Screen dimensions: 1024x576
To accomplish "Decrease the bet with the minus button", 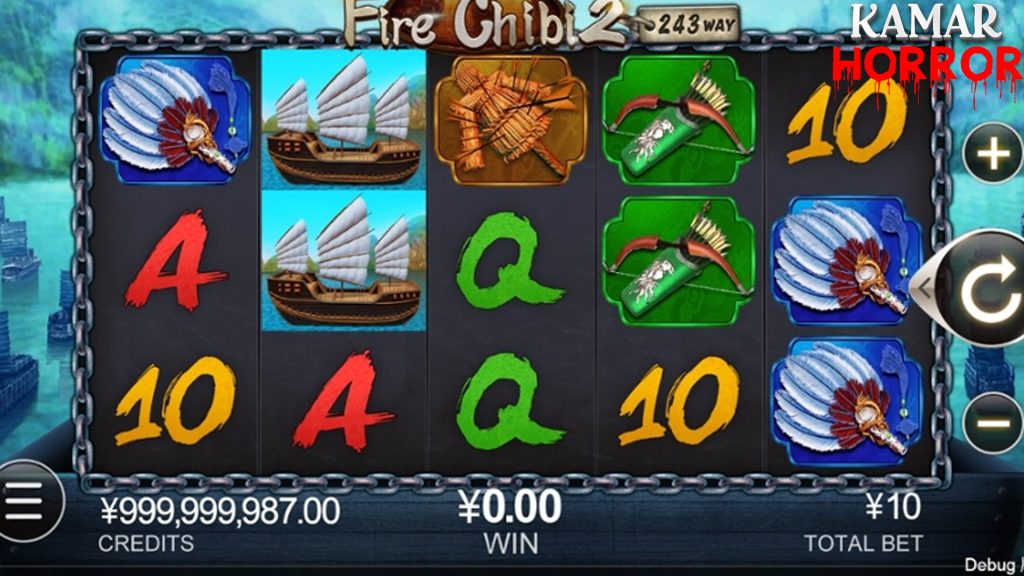I will tap(993, 423).
